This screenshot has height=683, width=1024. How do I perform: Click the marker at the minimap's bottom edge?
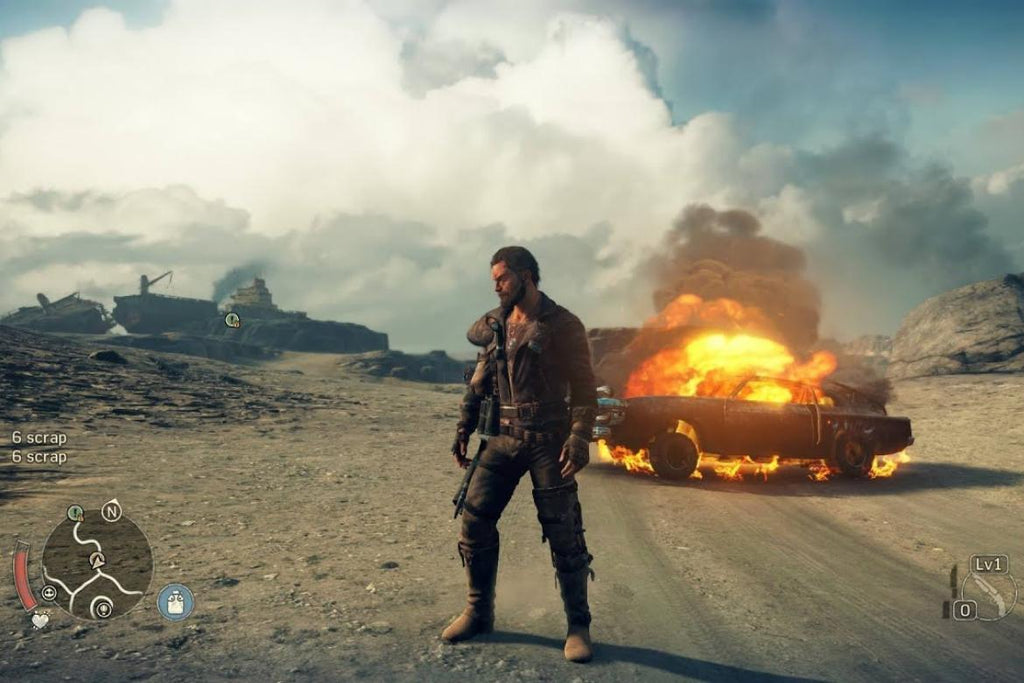[x=101, y=607]
